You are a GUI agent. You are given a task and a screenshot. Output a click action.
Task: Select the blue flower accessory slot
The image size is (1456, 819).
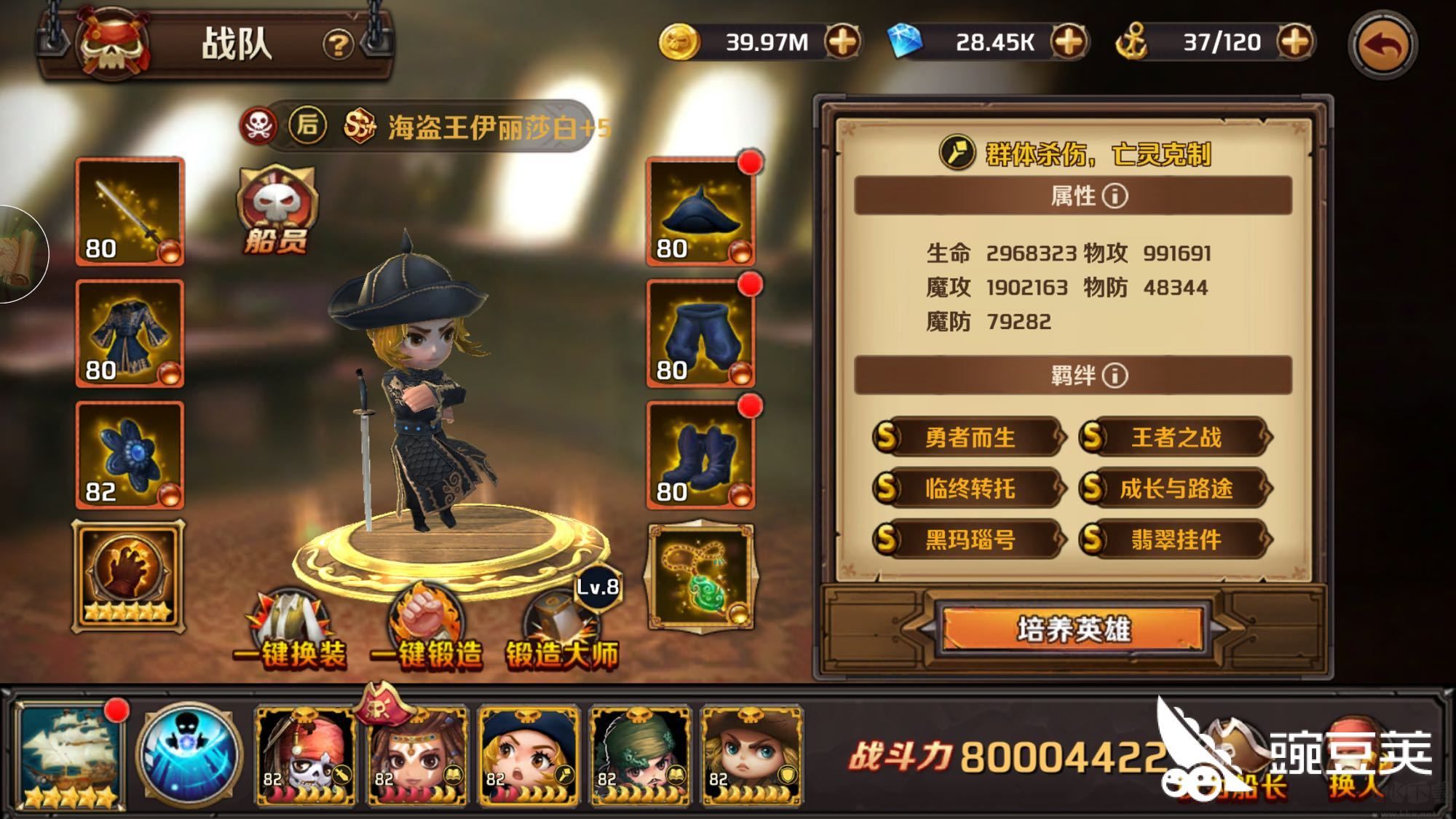pyautogui.click(x=130, y=455)
